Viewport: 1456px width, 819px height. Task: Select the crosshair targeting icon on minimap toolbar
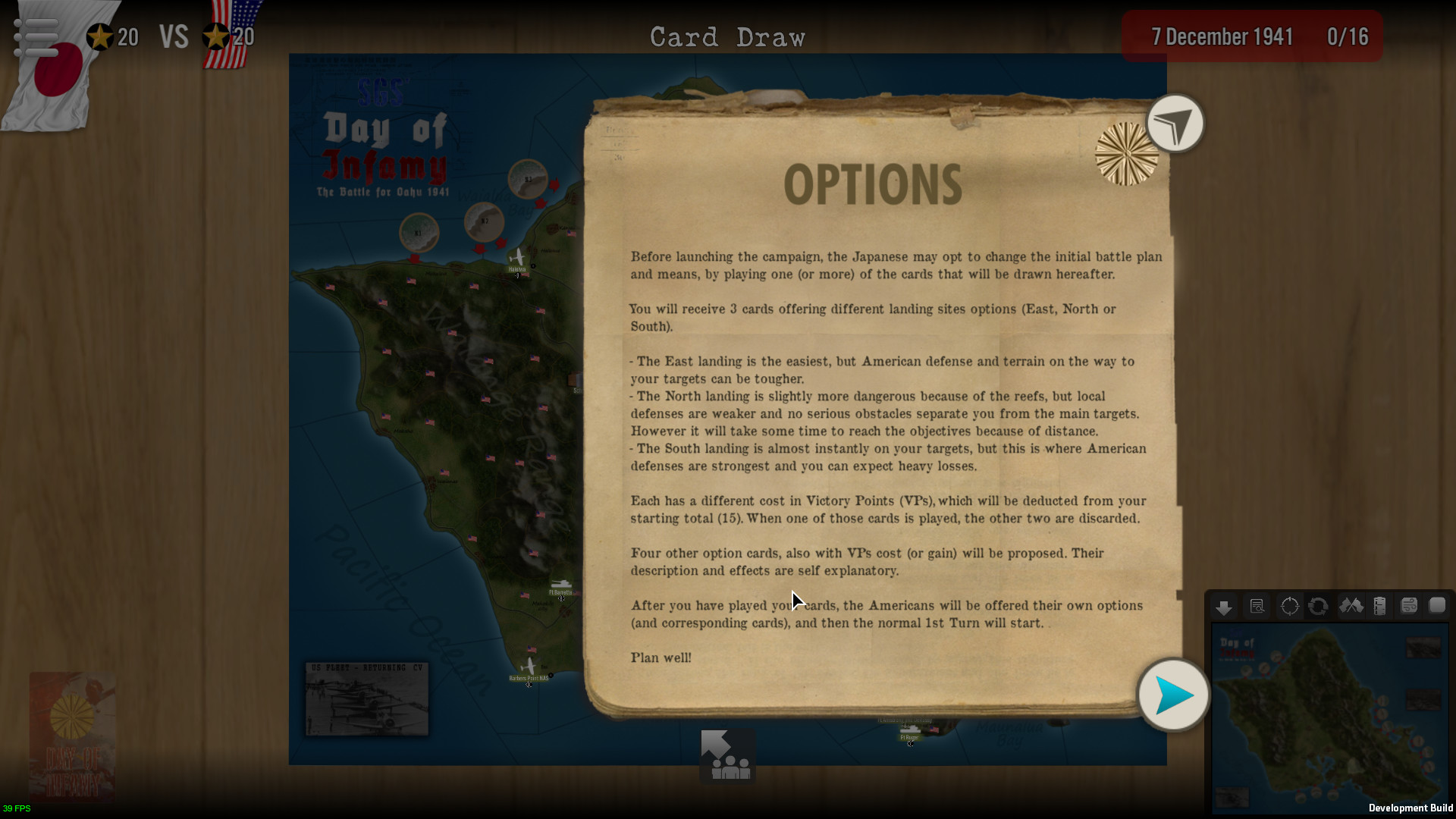(x=1289, y=607)
